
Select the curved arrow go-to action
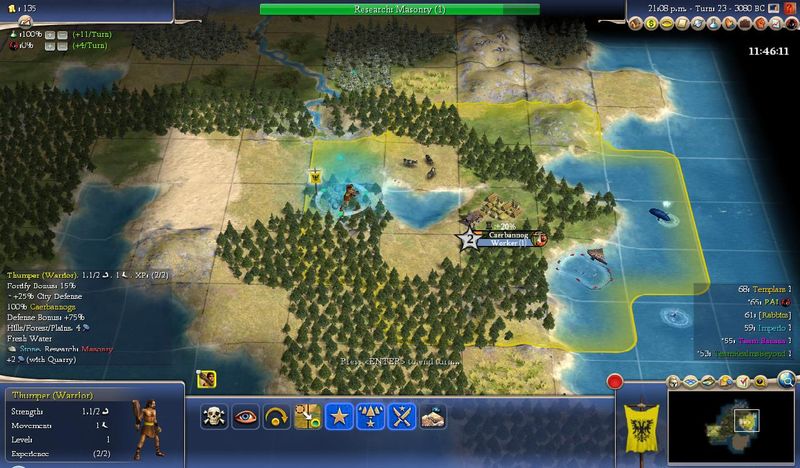[277, 416]
